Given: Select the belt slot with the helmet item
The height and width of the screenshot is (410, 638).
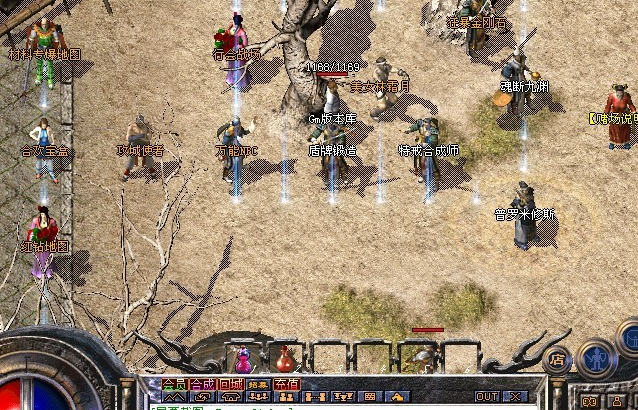Looking at the screenshot, I should (x=417, y=357).
